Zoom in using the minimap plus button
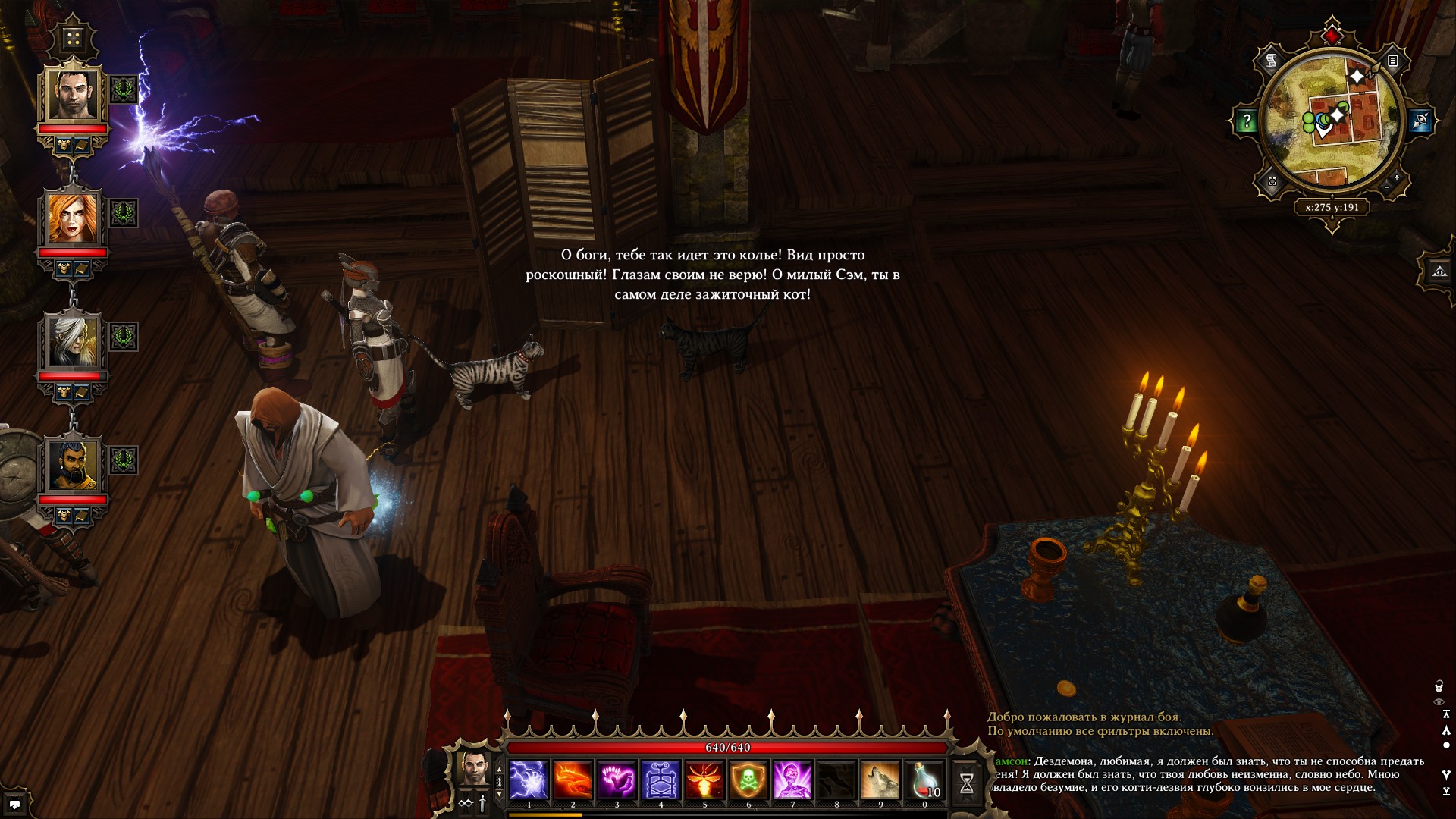 (x=1396, y=177)
